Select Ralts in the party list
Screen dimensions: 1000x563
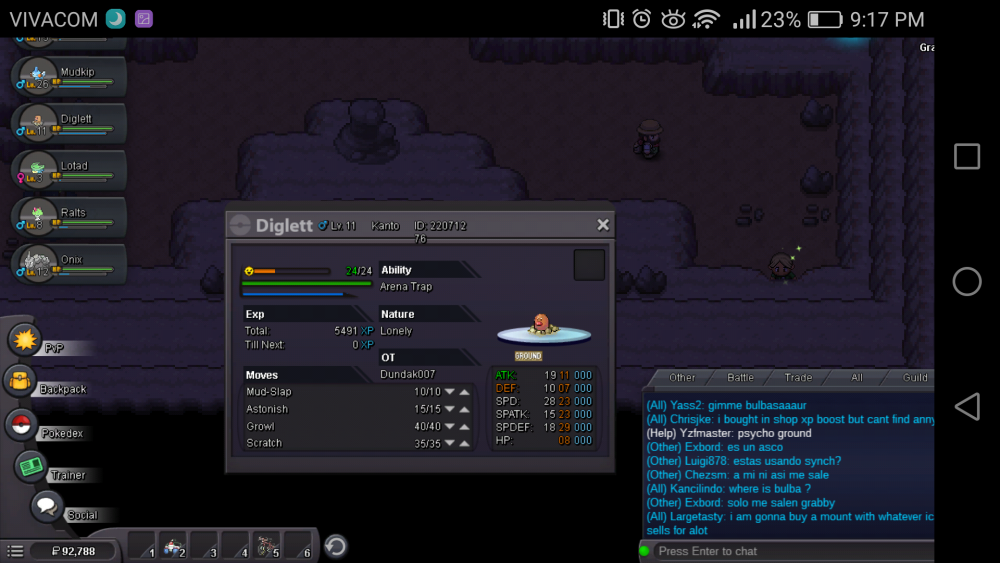(x=68, y=219)
